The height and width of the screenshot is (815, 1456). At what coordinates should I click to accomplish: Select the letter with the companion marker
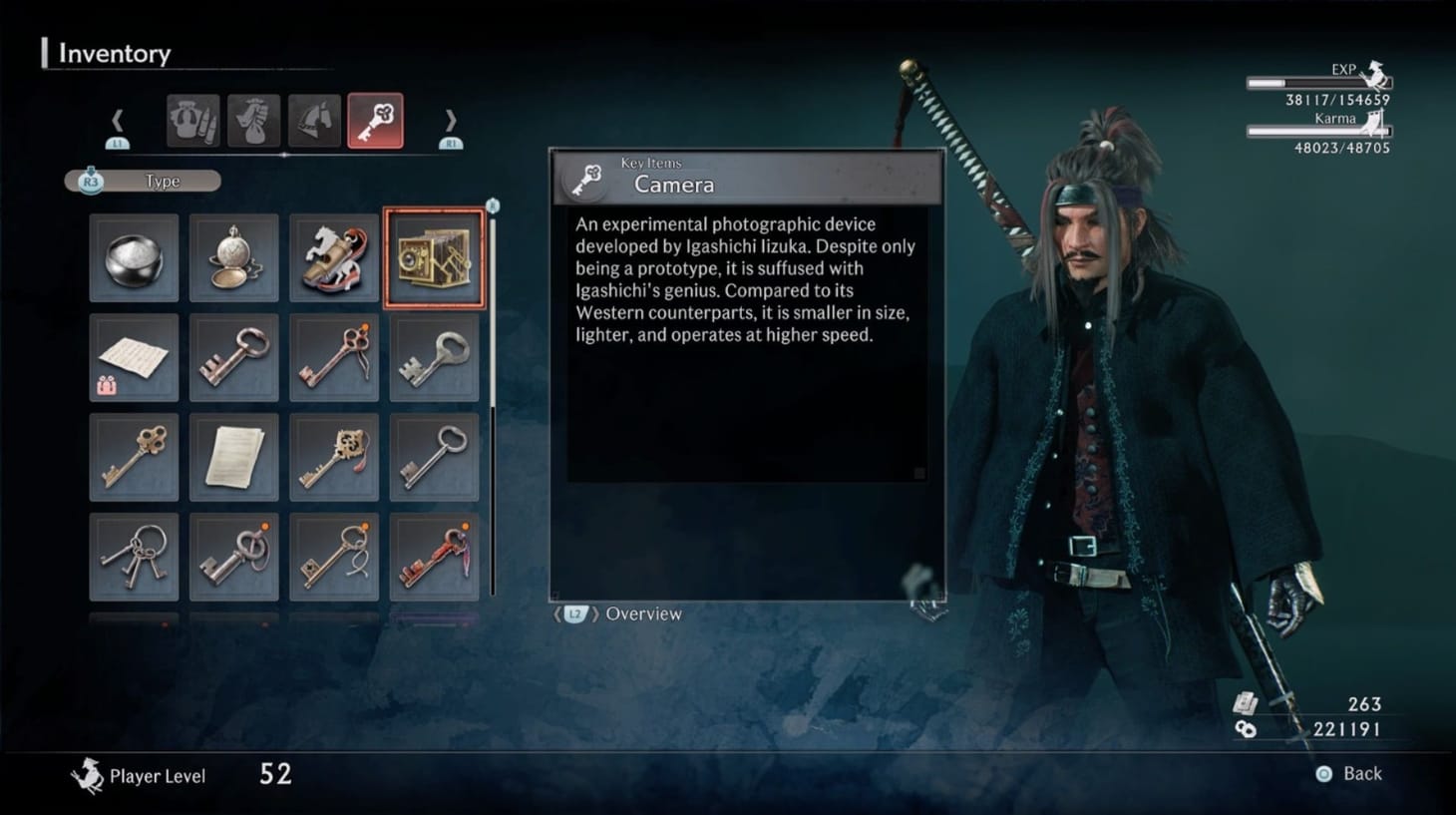coord(134,357)
